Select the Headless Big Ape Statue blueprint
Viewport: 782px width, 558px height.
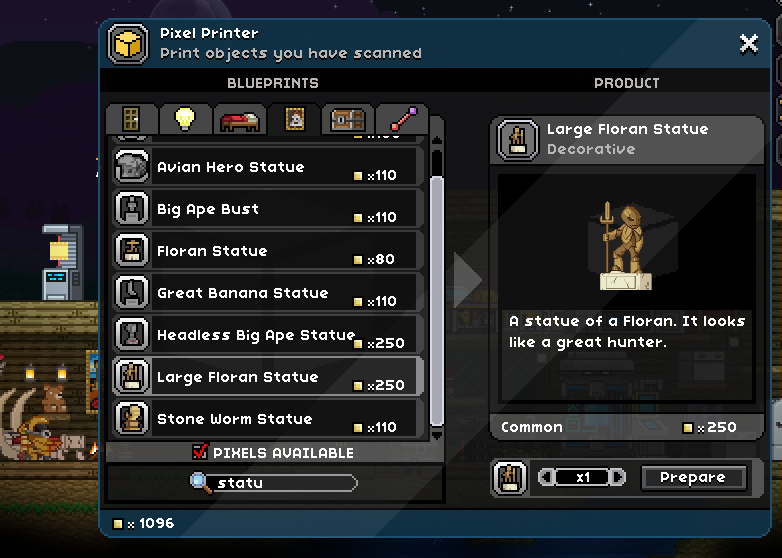pos(266,335)
